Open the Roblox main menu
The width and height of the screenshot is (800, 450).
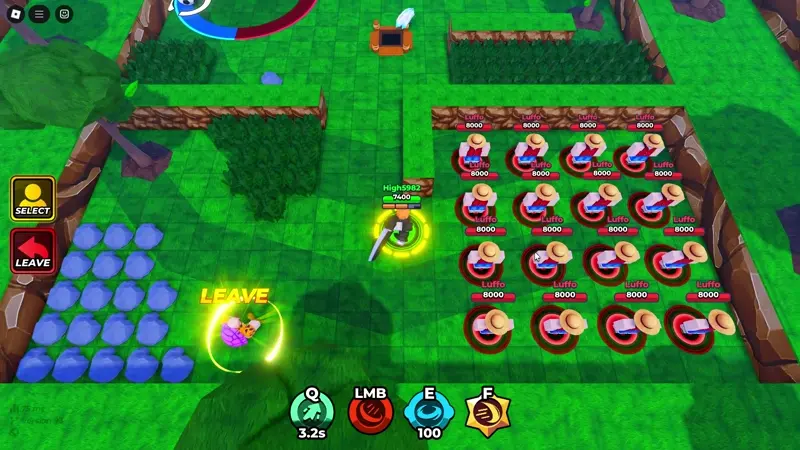tap(14, 14)
